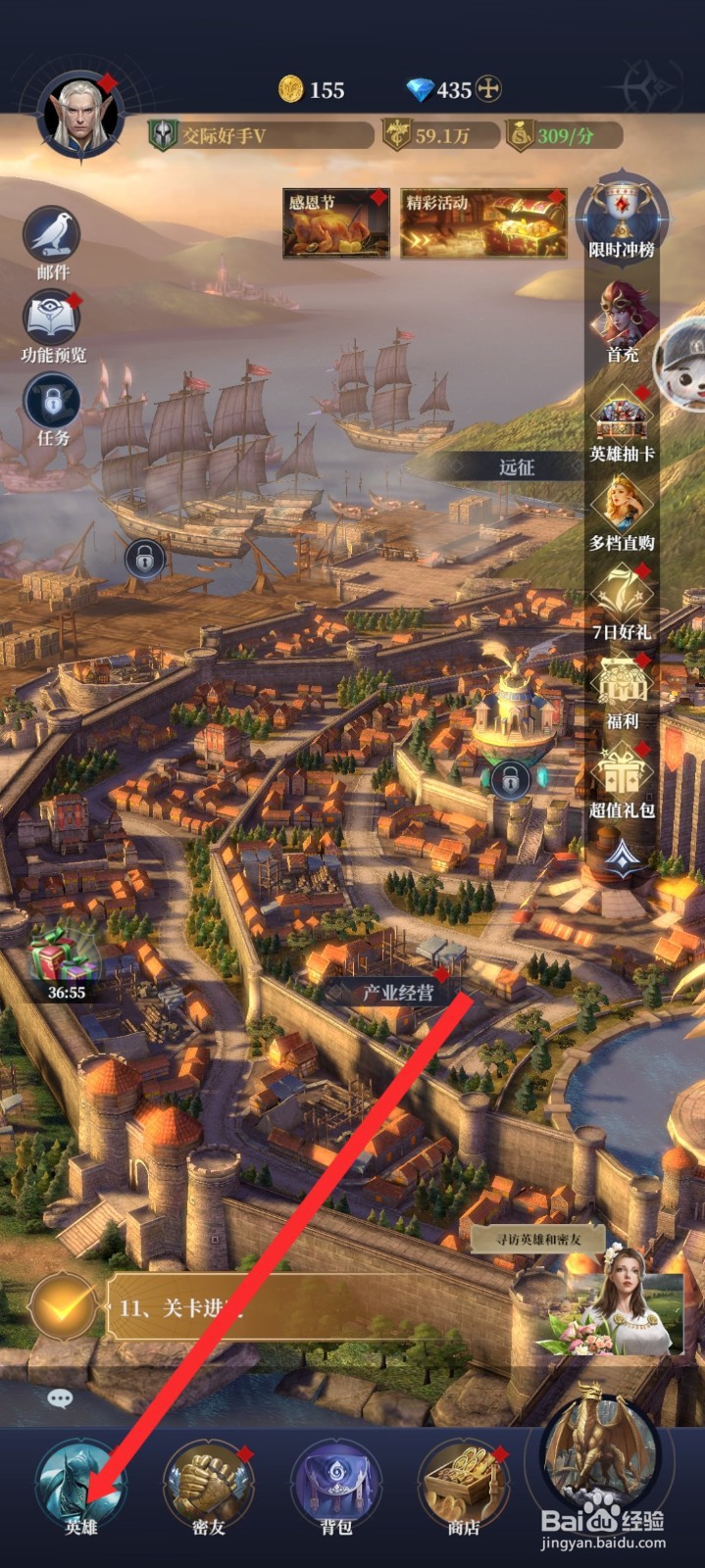705x1568 pixels.
Task: Open the 英雄抽卡 hero summon
Action: [x=622, y=421]
